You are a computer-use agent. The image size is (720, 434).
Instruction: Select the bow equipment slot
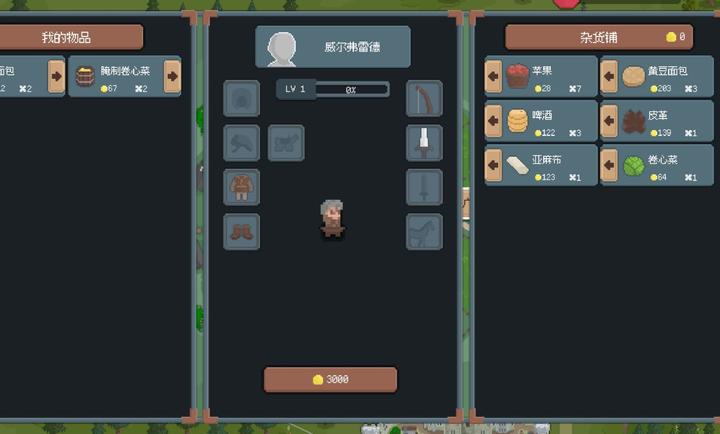(x=424, y=100)
